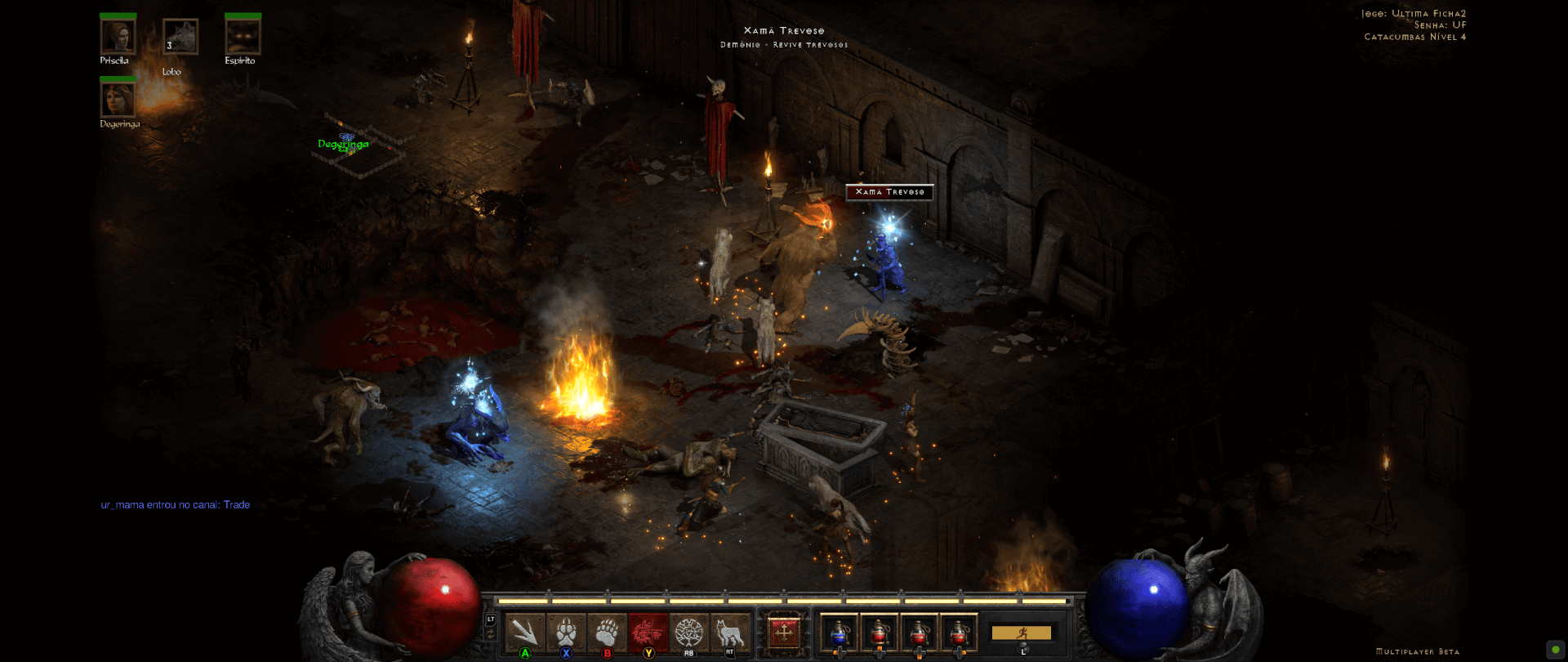This screenshot has height=662, width=1568.
Task: Click the red cross emblem button
Action: [784, 632]
